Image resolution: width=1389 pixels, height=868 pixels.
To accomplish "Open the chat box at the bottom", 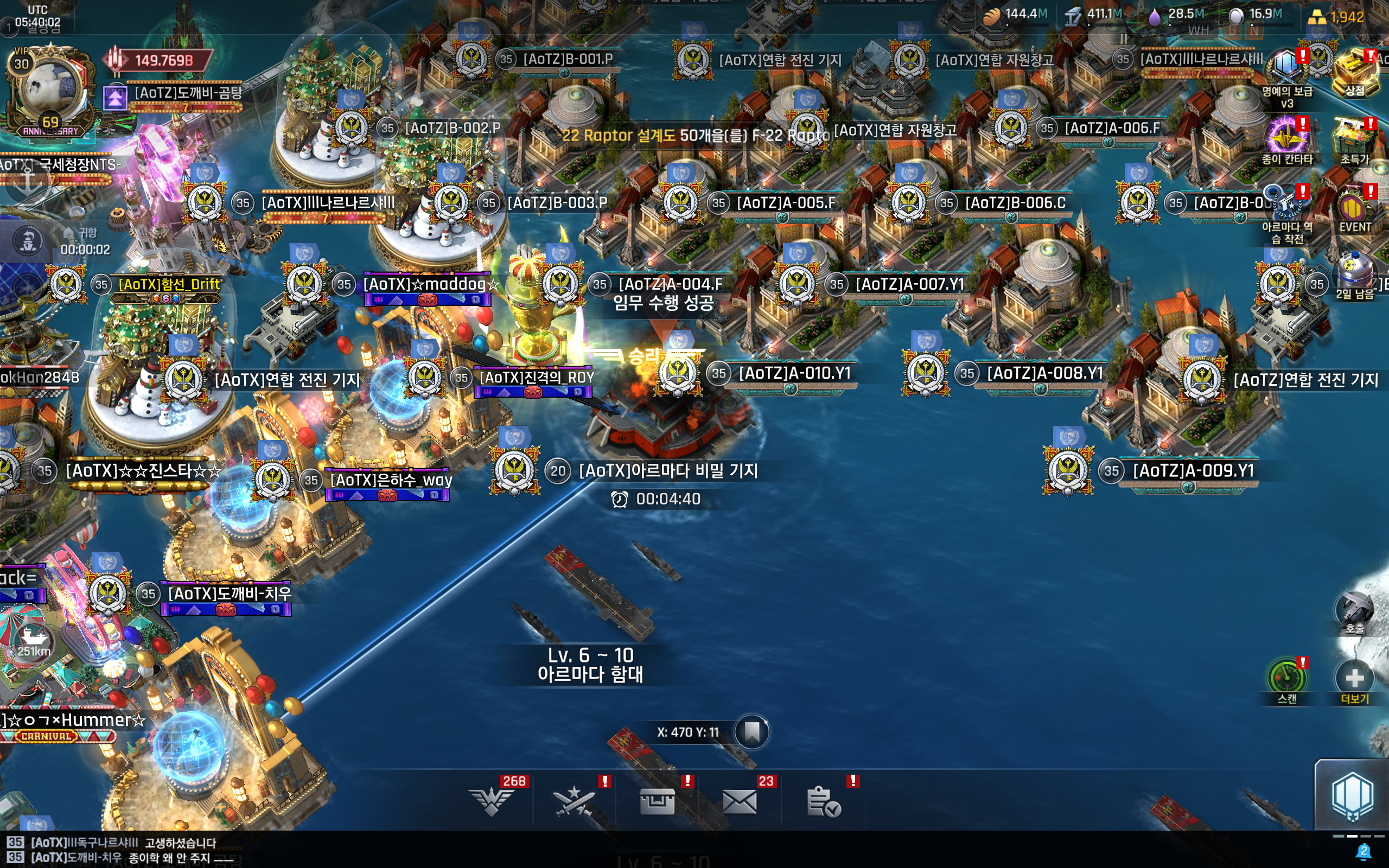I will point(345,850).
